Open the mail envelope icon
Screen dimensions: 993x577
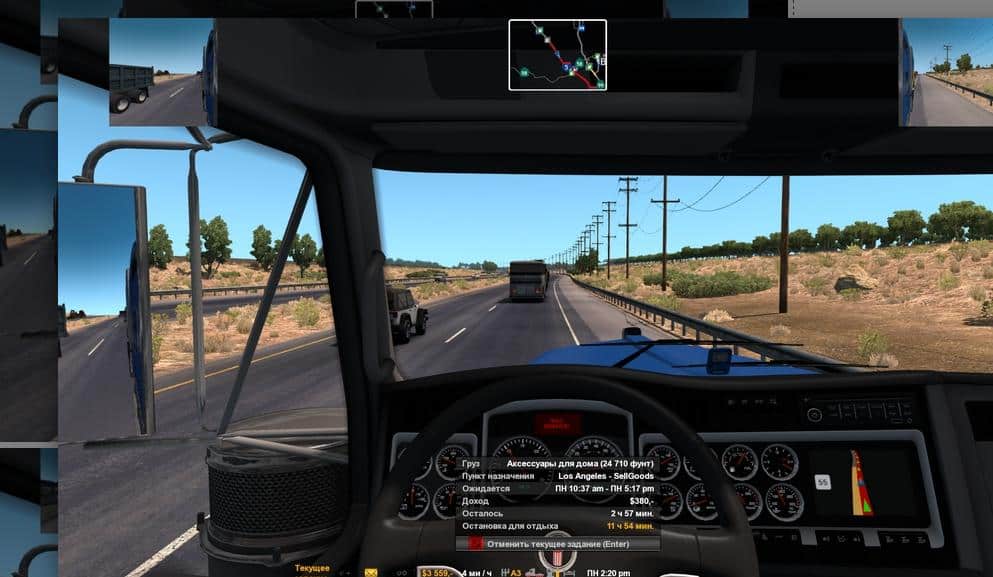(x=371, y=573)
